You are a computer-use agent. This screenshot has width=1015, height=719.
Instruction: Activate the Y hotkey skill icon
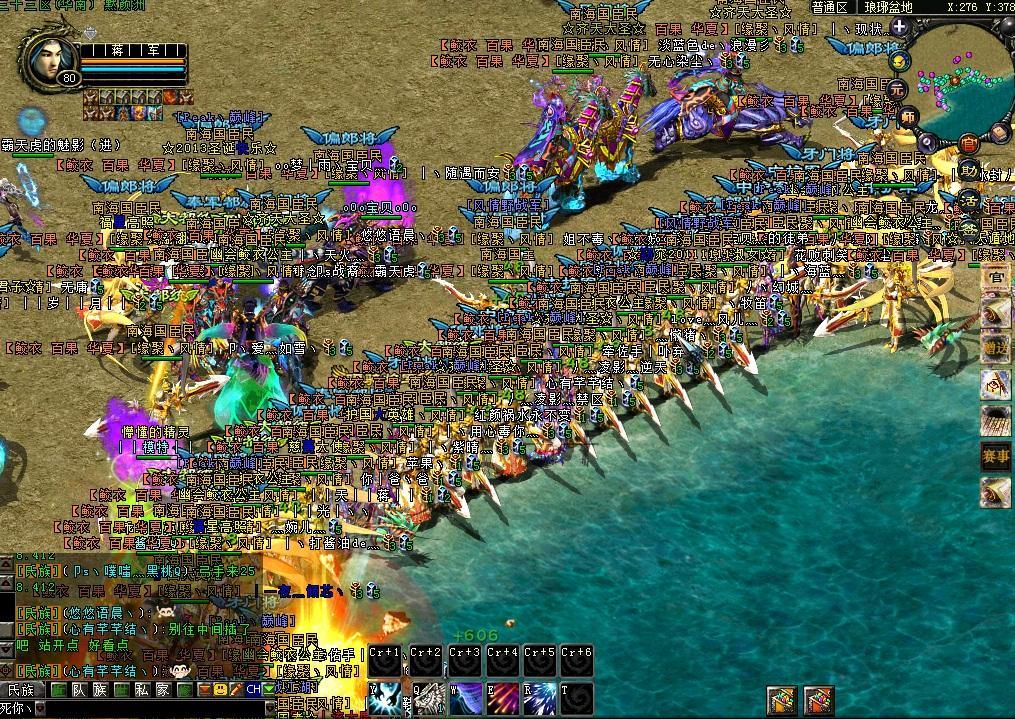[384, 698]
